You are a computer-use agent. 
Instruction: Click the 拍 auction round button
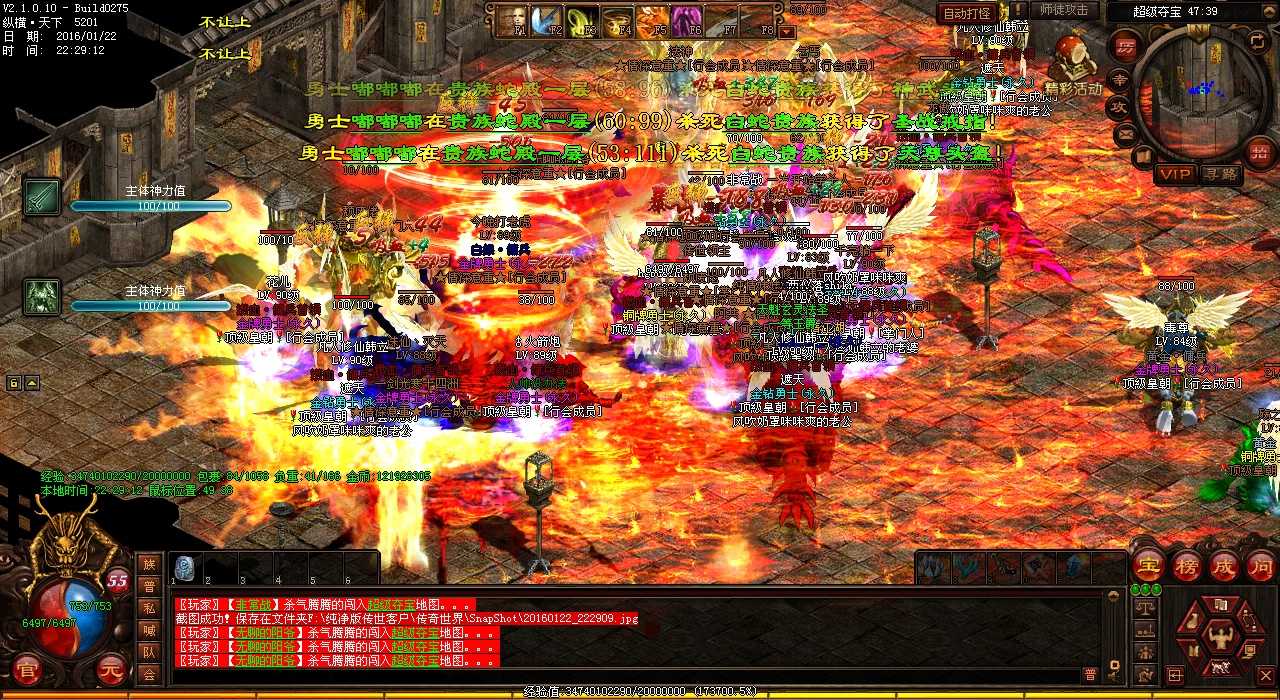[x=1260, y=152]
